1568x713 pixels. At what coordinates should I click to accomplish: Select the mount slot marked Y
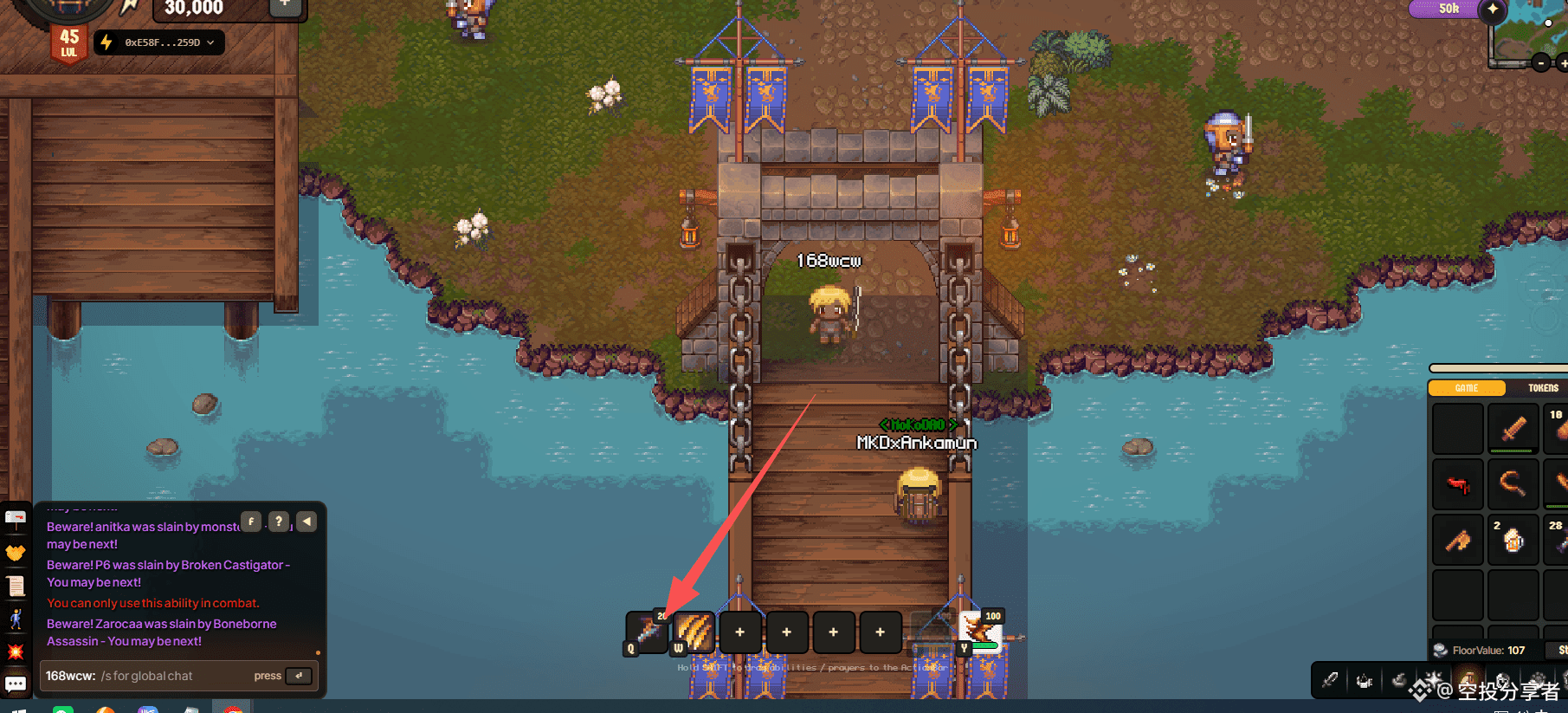pos(979,631)
